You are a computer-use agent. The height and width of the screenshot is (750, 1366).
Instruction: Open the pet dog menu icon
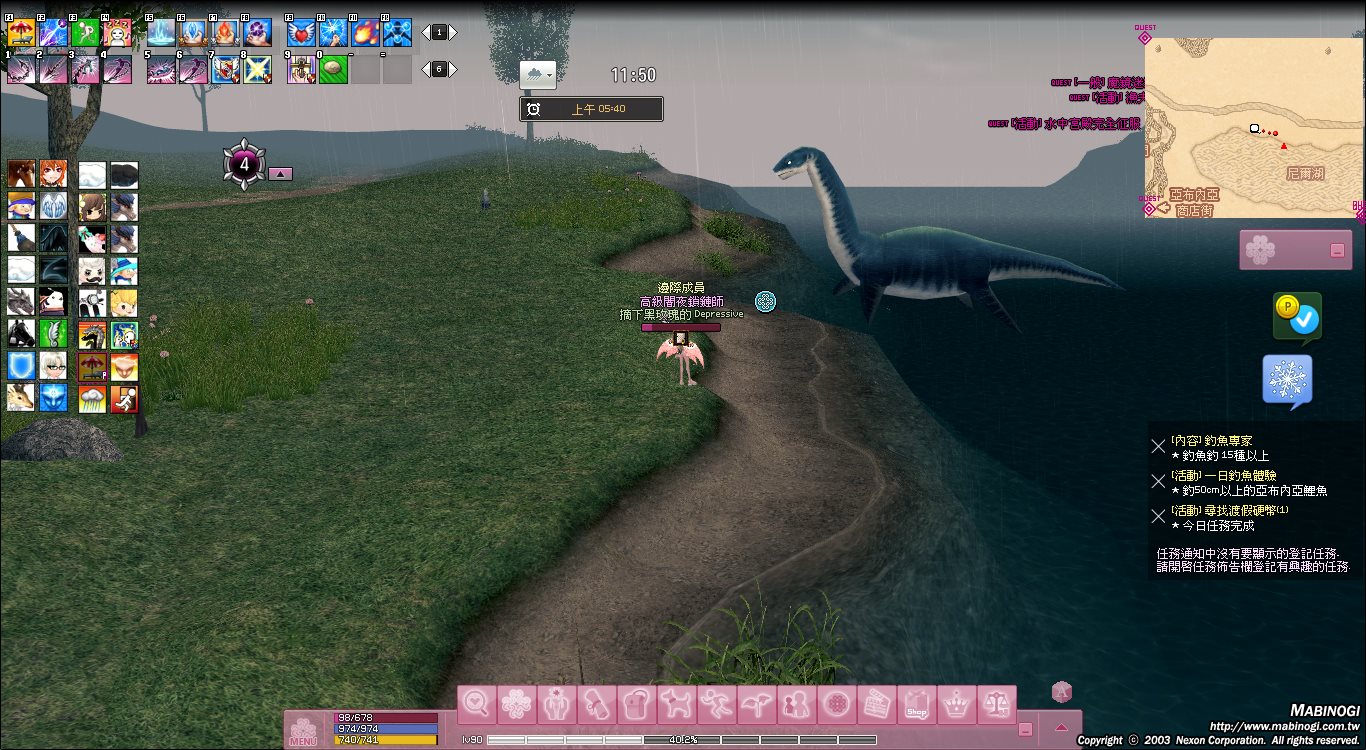click(677, 705)
